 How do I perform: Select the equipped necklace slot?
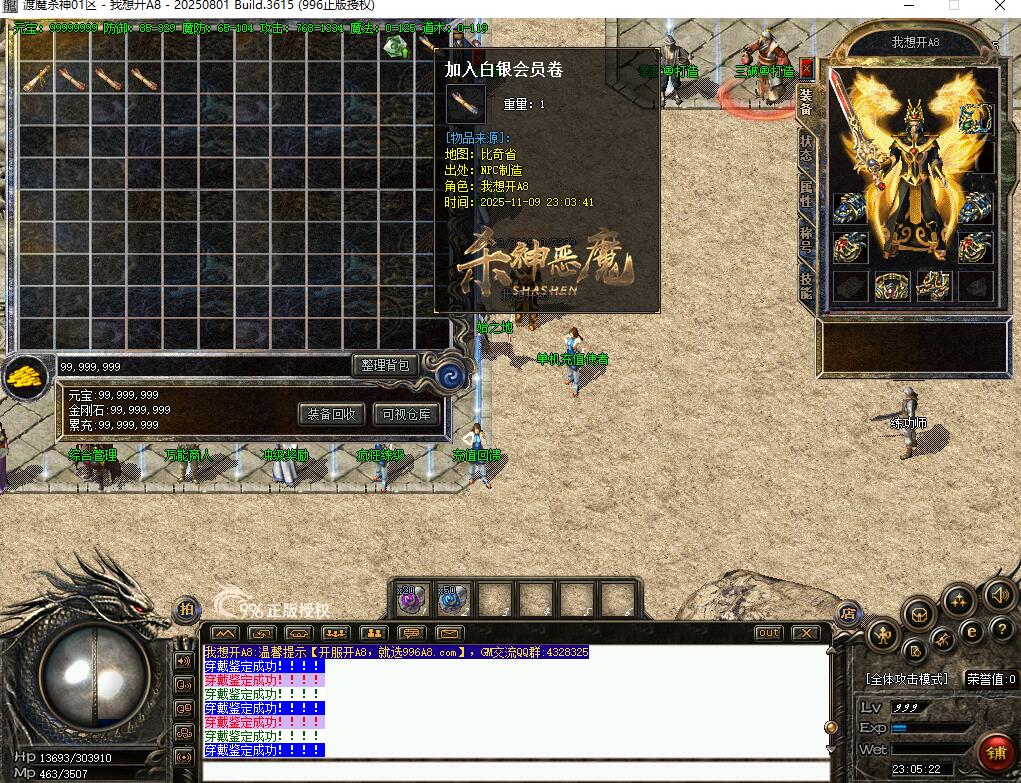(x=976, y=120)
